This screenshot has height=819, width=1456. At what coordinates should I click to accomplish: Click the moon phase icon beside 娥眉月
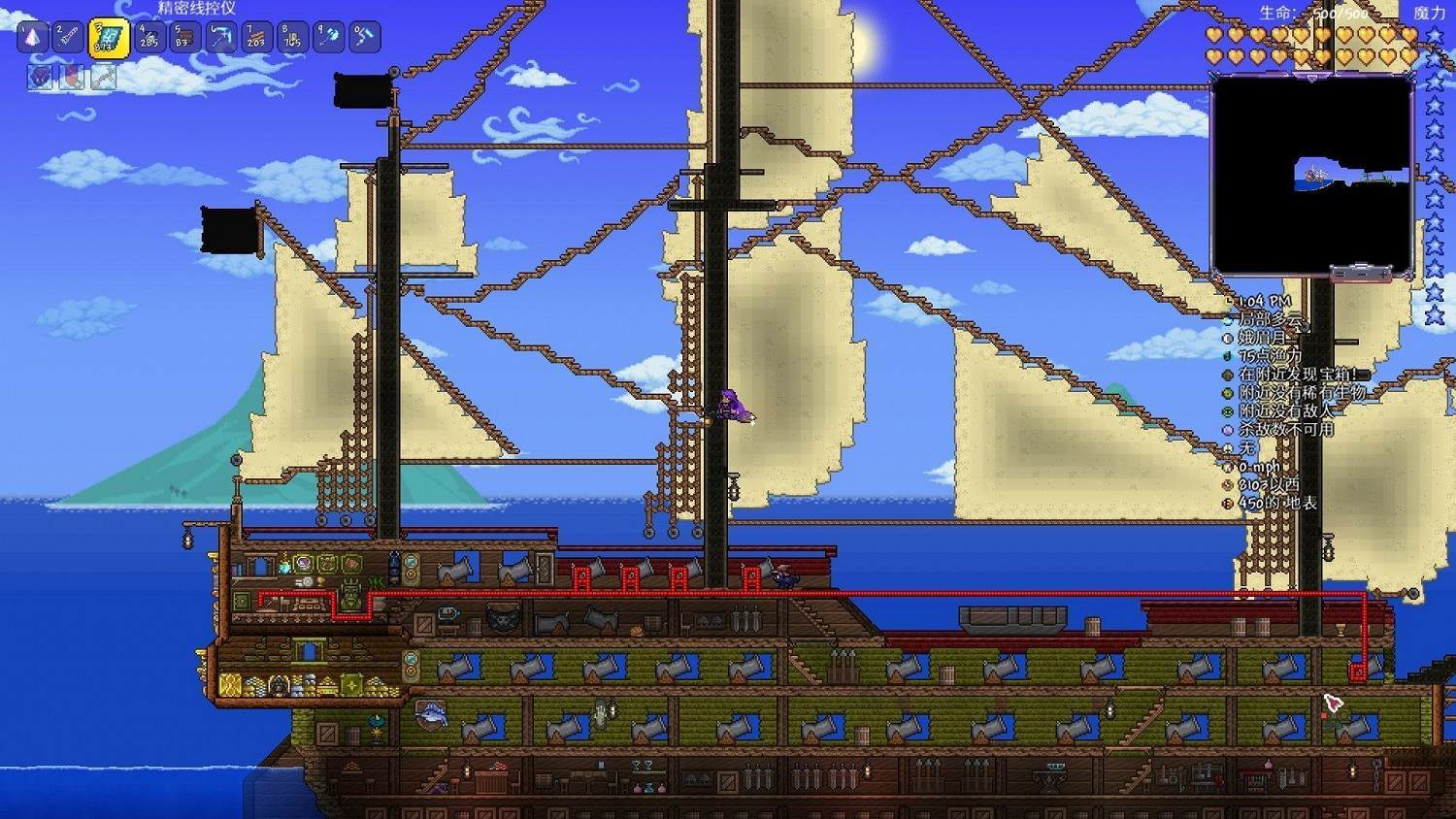tap(1227, 339)
